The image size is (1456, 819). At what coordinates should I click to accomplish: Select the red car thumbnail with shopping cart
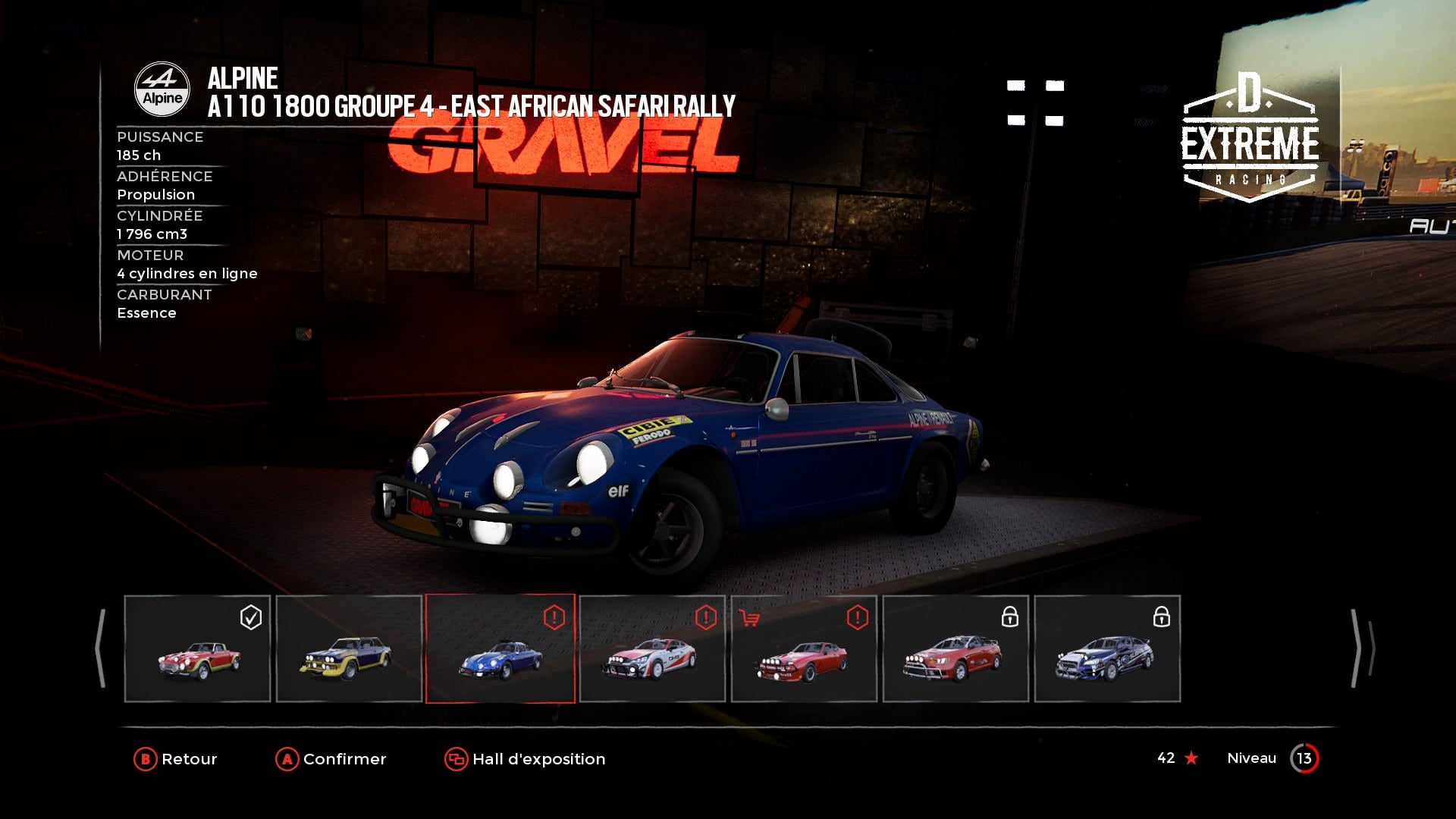[804, 649]
